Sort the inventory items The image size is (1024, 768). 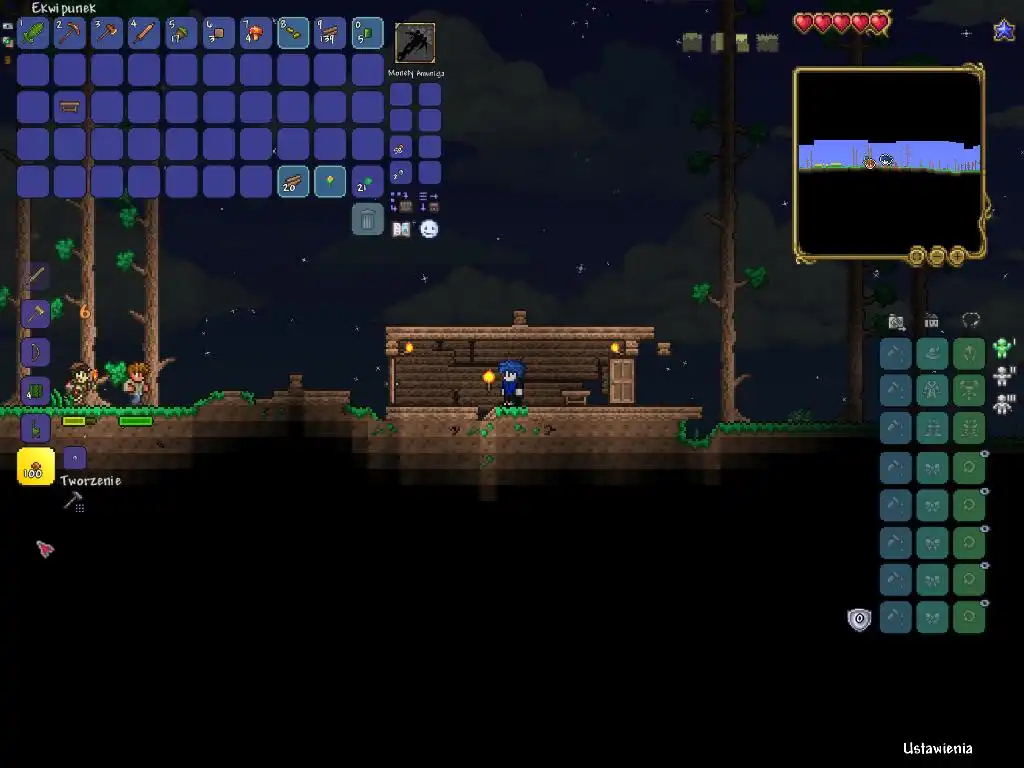coord(429,202)
